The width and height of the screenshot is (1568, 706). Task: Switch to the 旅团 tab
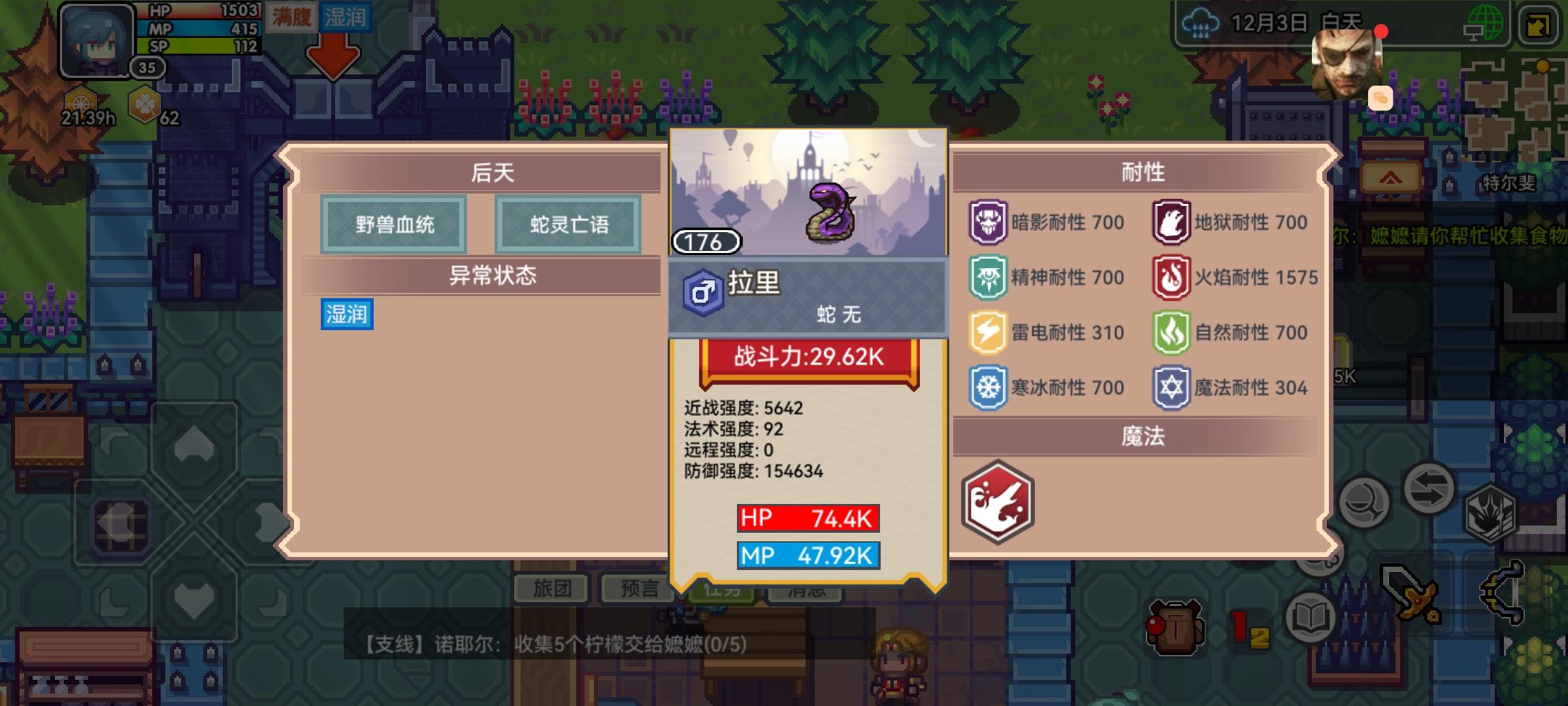click(551, 588)
